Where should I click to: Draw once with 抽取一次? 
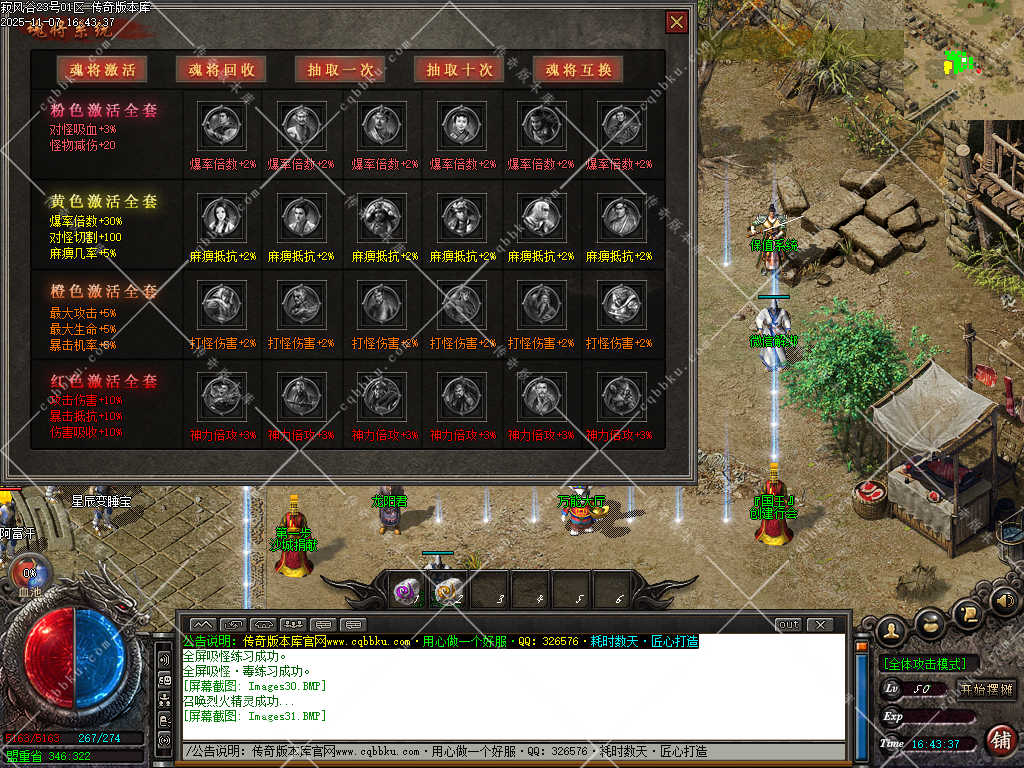click(341, 69)
